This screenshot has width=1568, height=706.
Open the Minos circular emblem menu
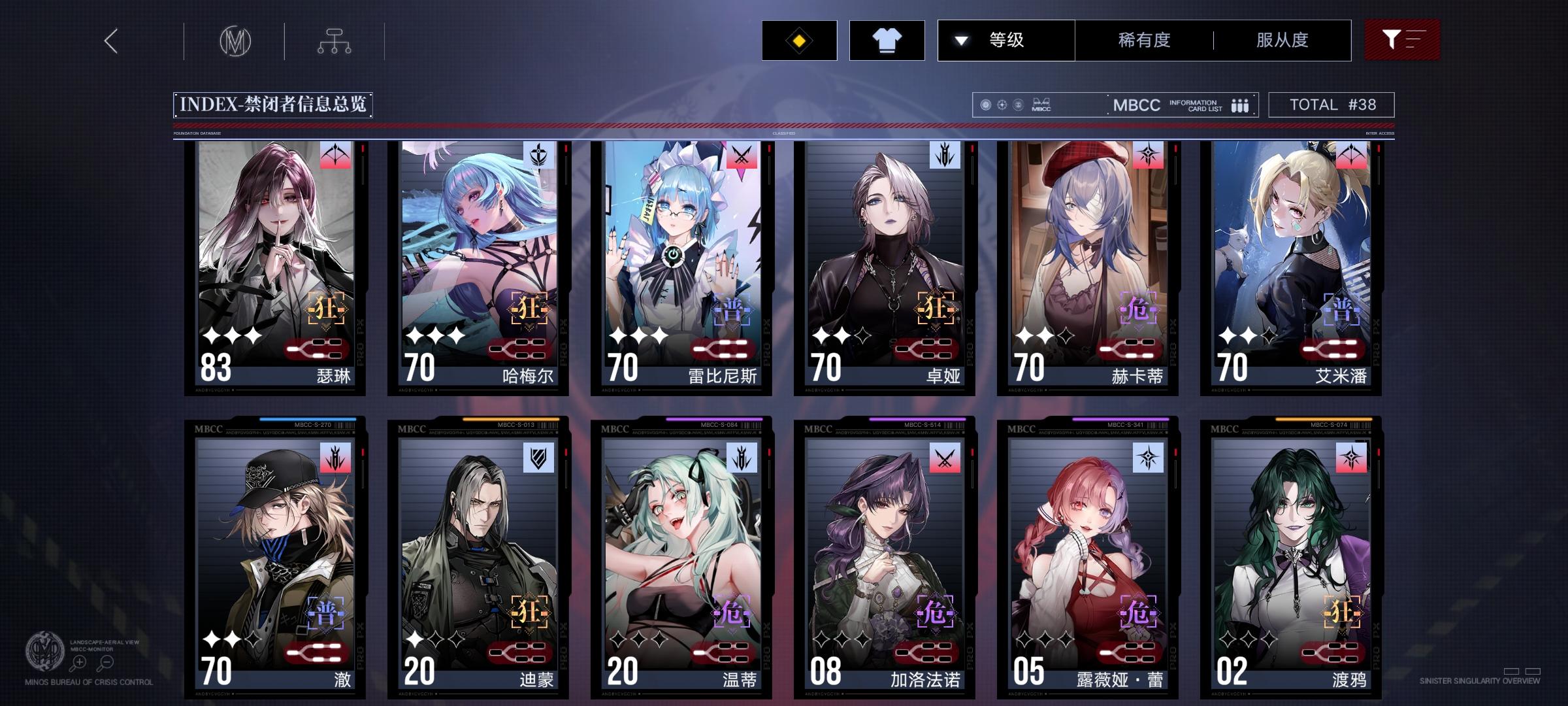[237, 41]
